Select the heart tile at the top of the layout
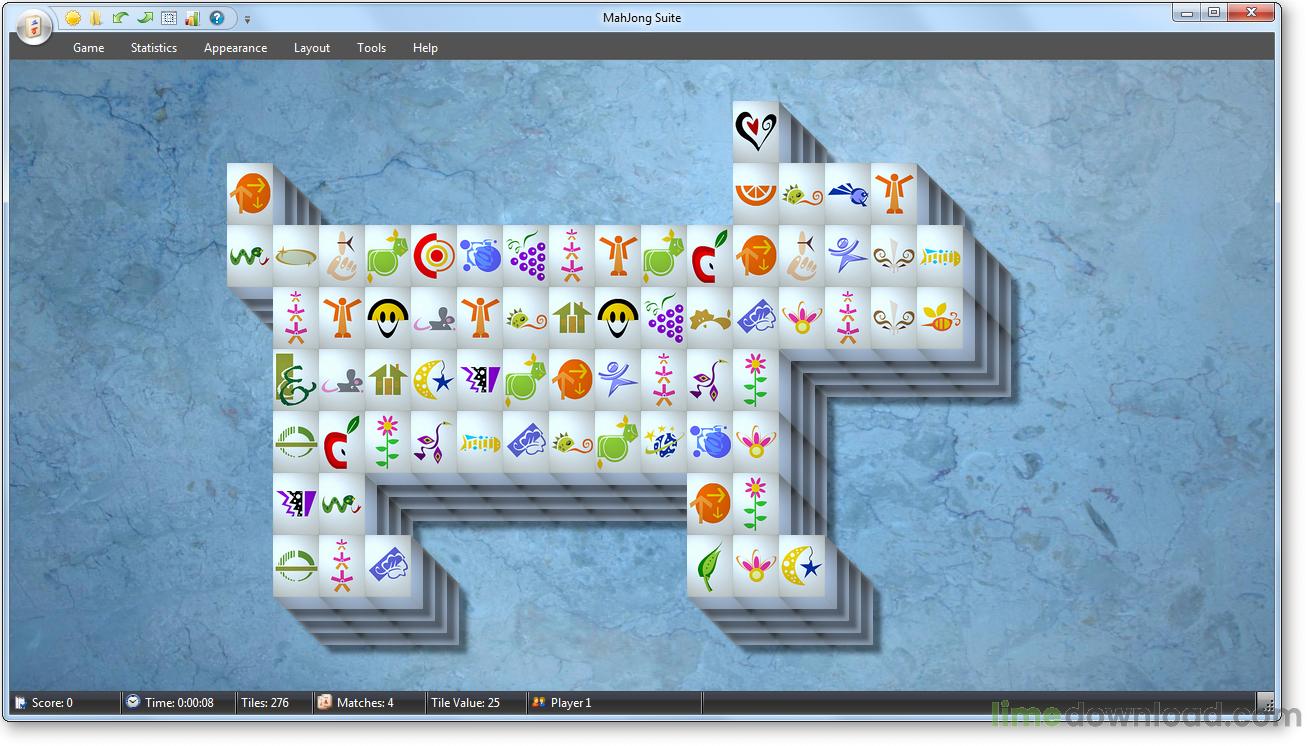 [753, 128]
